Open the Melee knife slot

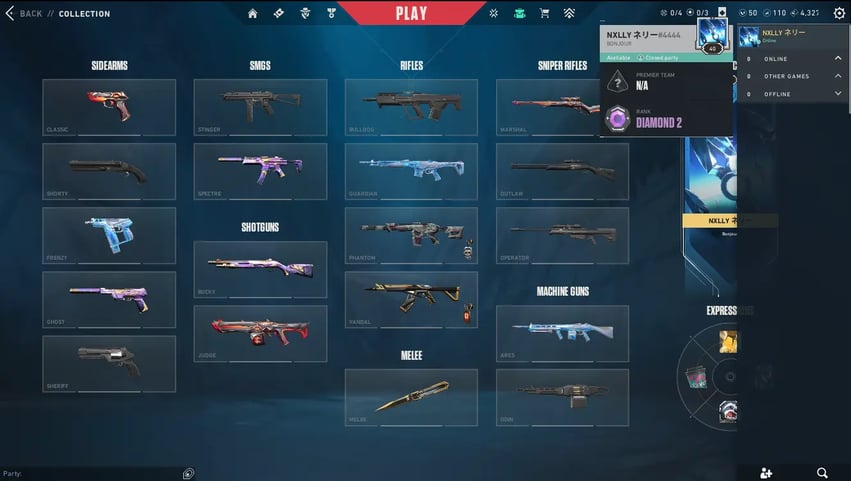pyautogui.click(x=411, y=397)
